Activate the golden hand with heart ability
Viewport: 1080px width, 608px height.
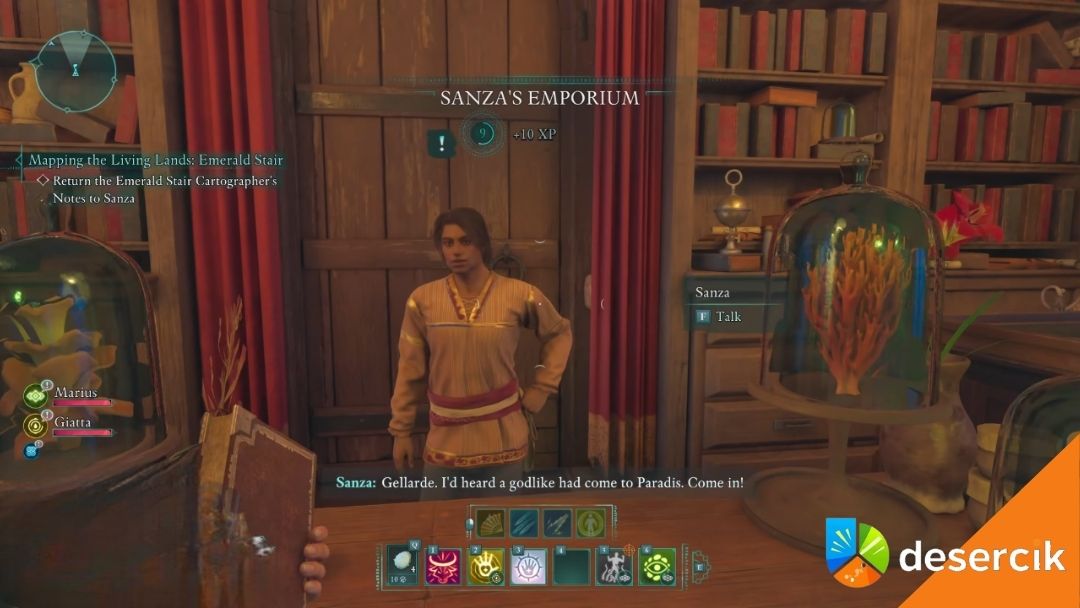coord(485,567)
